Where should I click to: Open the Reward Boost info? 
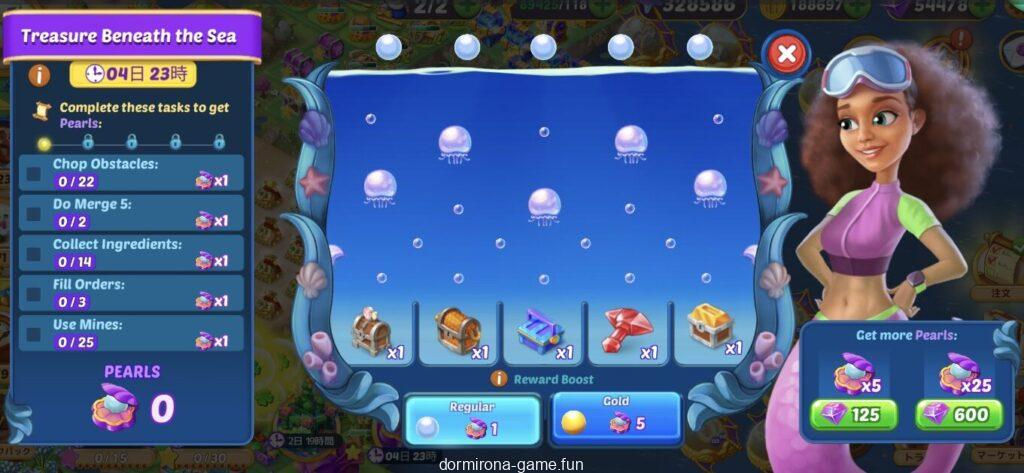click(x=500, y=379)
